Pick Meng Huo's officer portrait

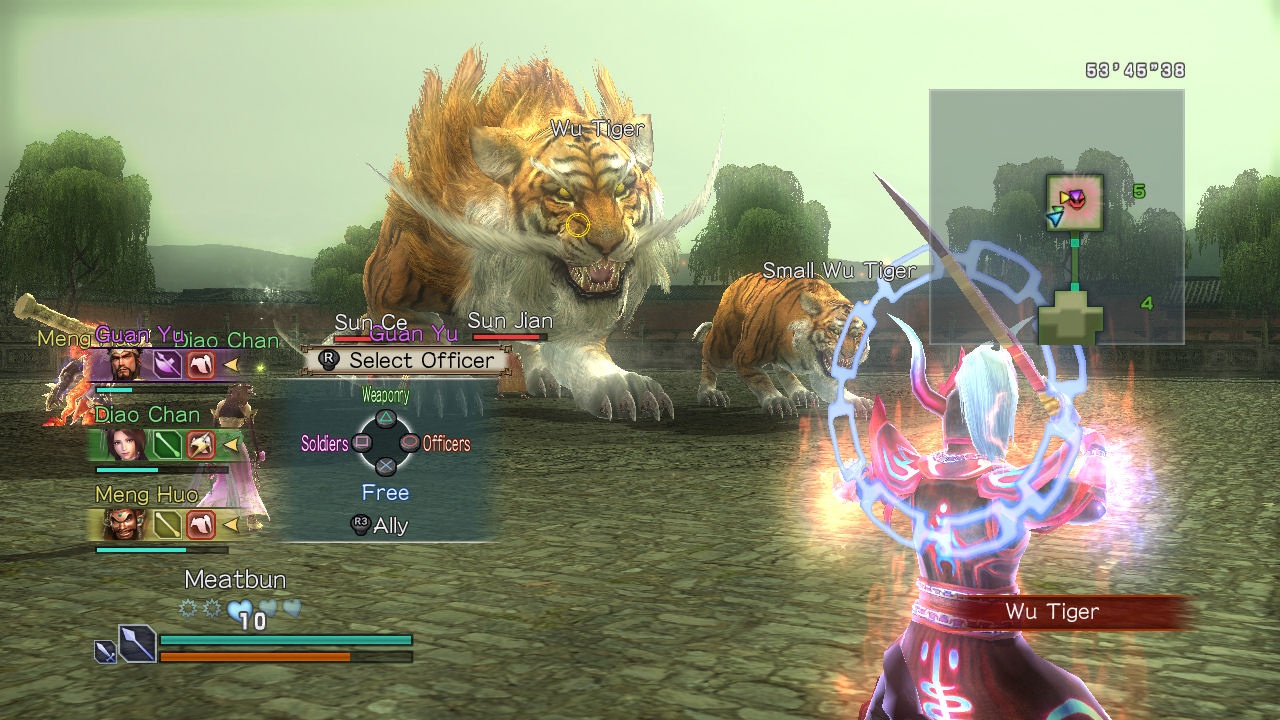tap(122, 523)
